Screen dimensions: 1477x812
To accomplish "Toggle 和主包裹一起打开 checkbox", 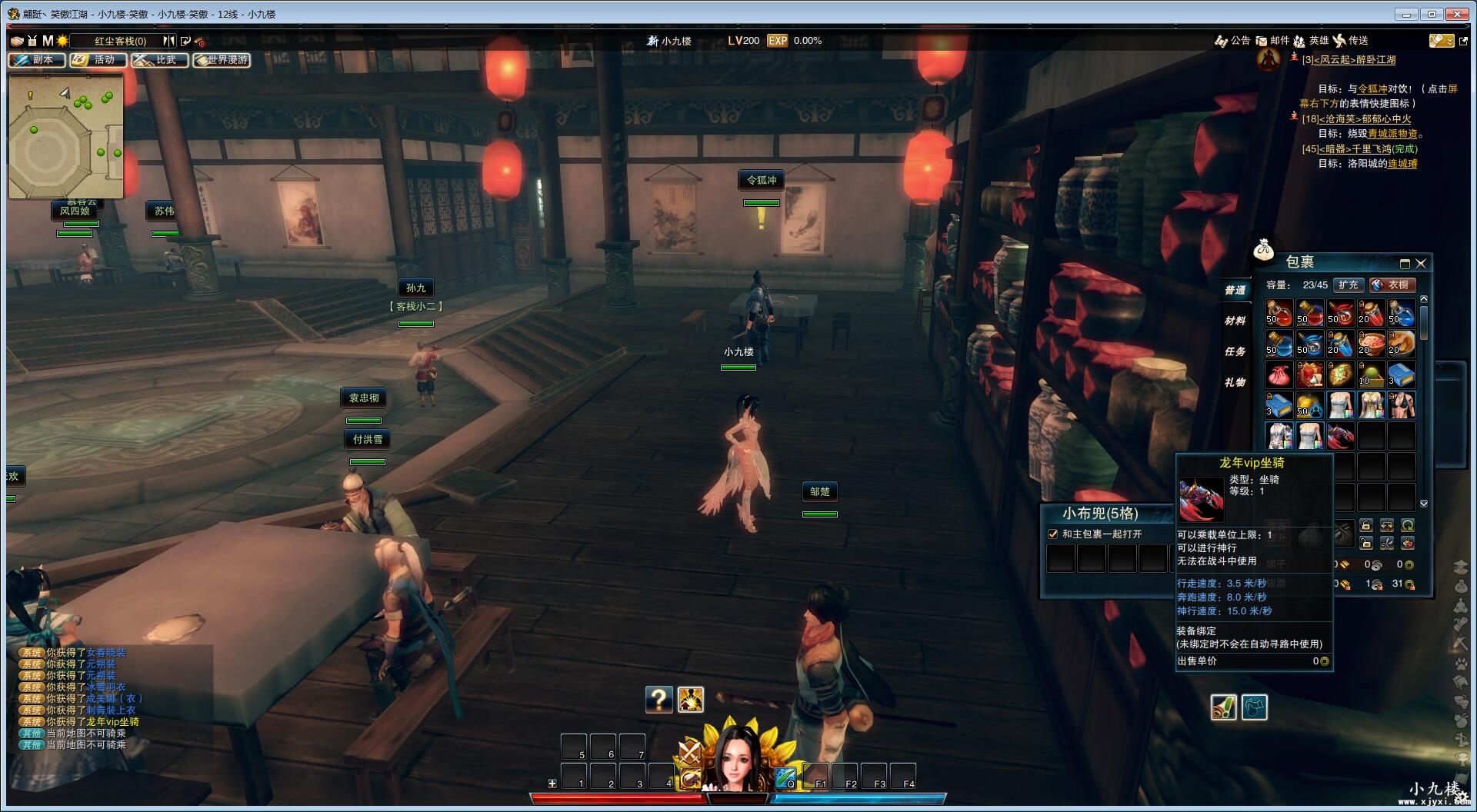I will (x=1053, y=534).
